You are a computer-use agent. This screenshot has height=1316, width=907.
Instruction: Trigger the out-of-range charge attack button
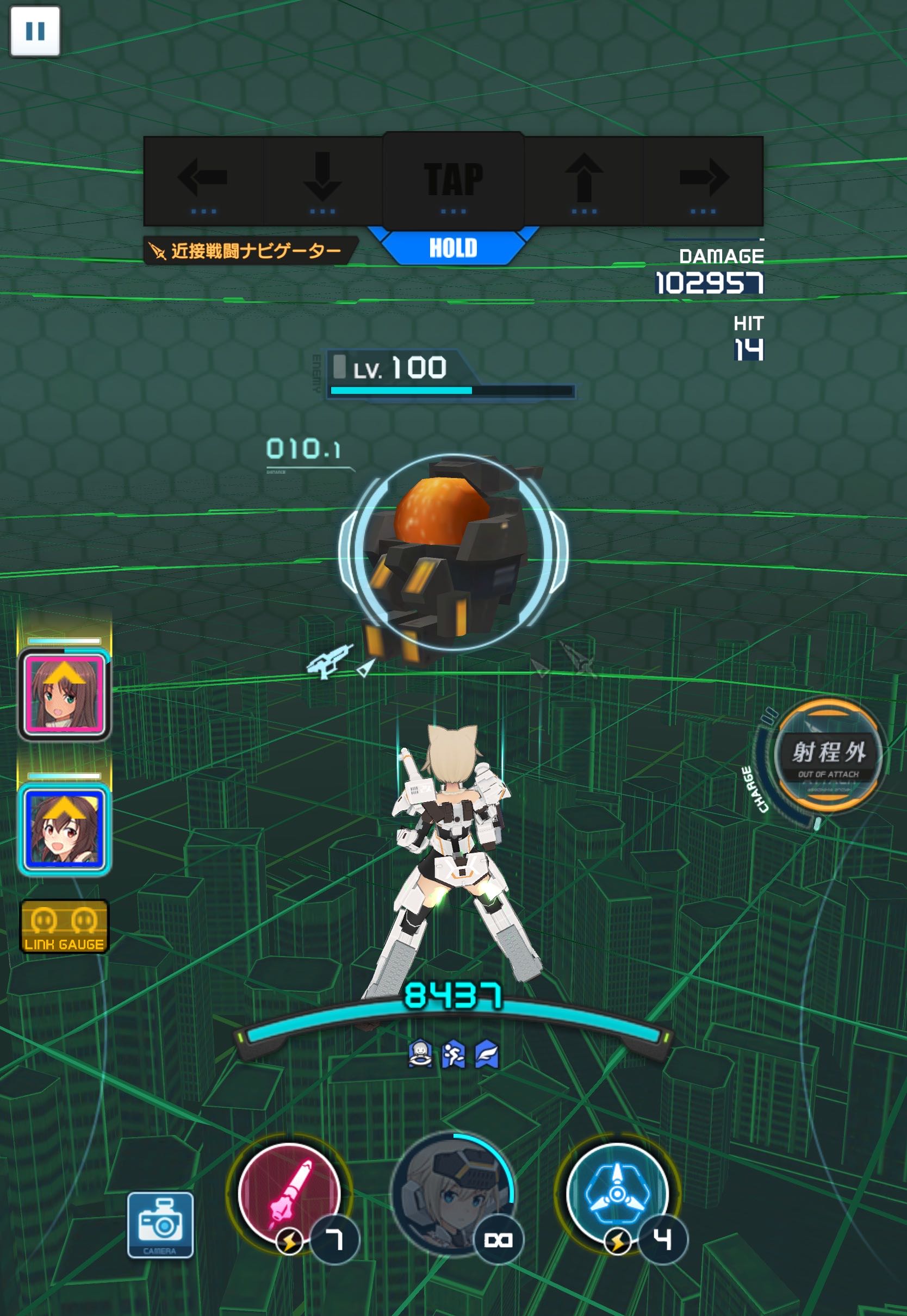pyautogui.click(x=829, y=755)
